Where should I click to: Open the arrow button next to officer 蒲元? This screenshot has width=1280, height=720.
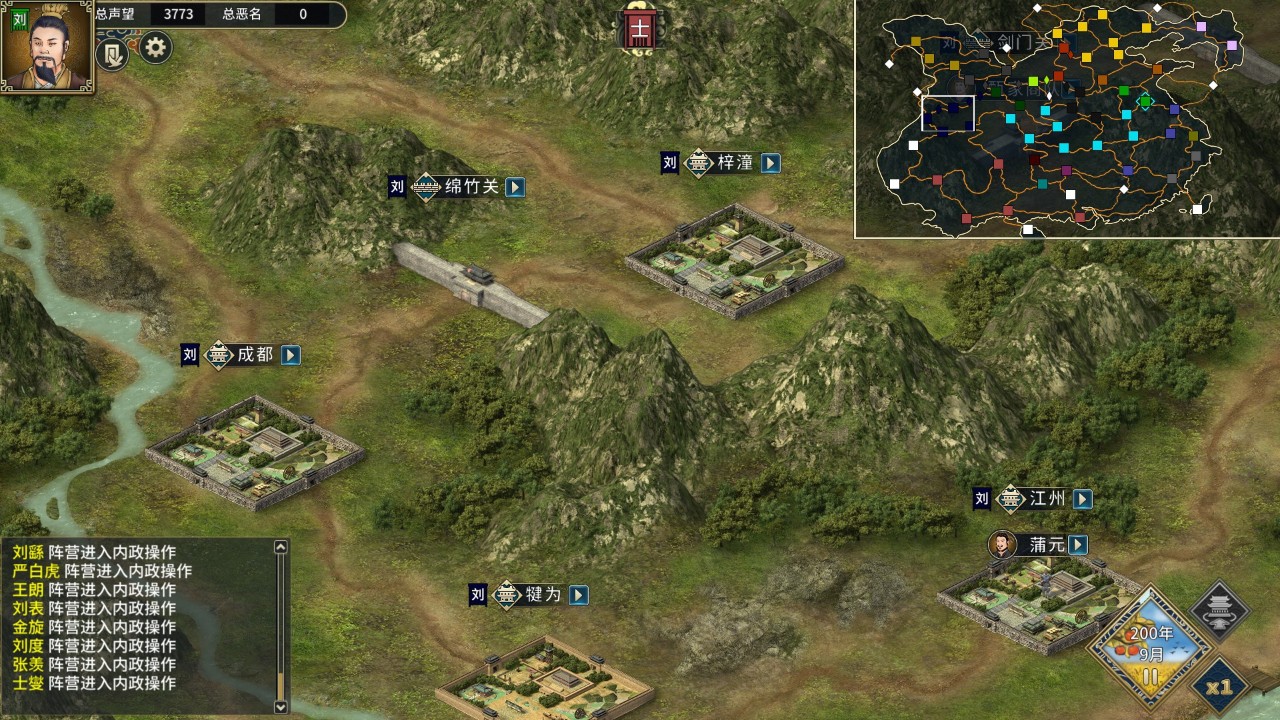pyautogui.click(x=1077, y=545)
